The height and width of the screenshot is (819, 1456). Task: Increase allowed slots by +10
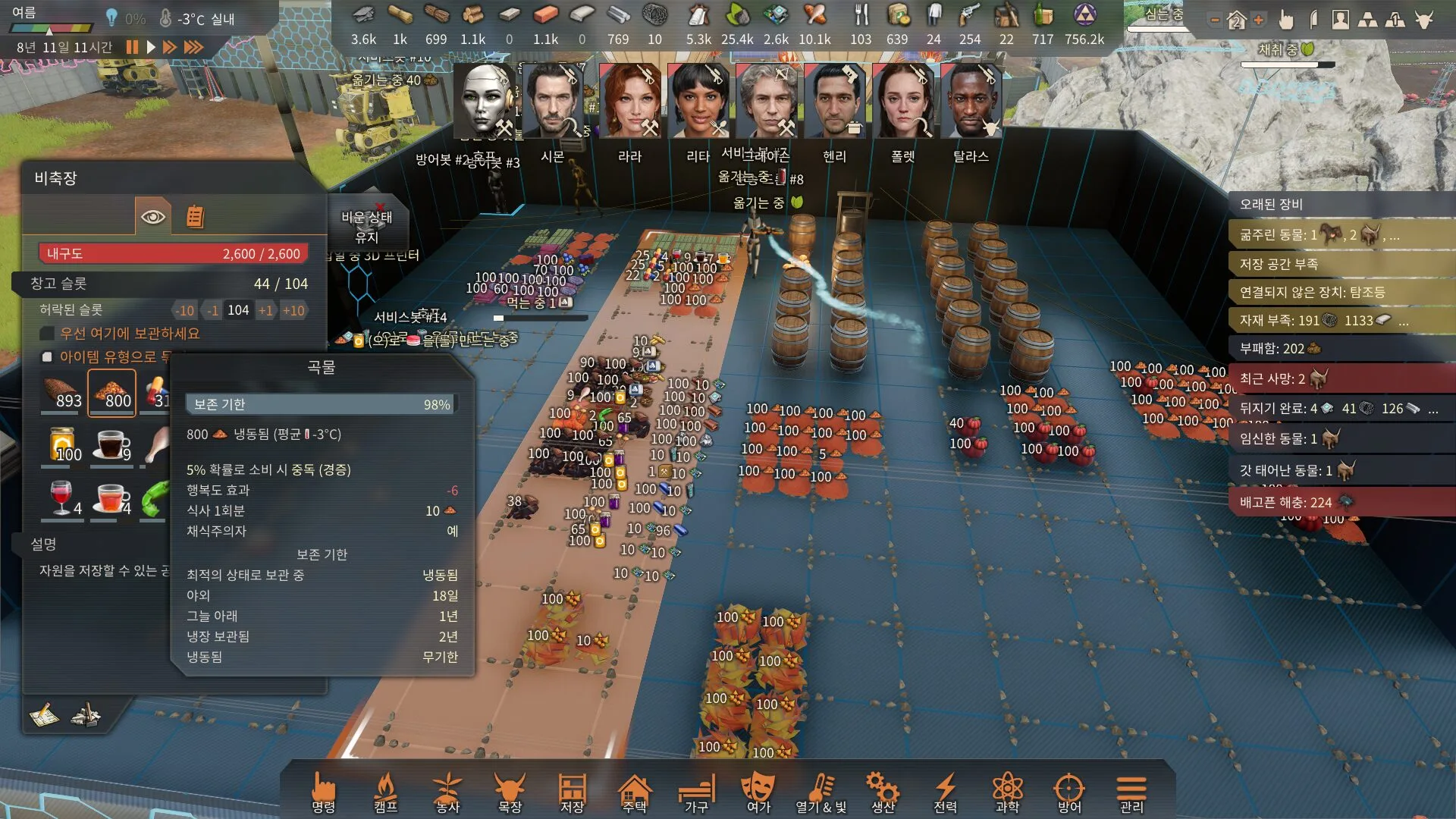(293, 310)
